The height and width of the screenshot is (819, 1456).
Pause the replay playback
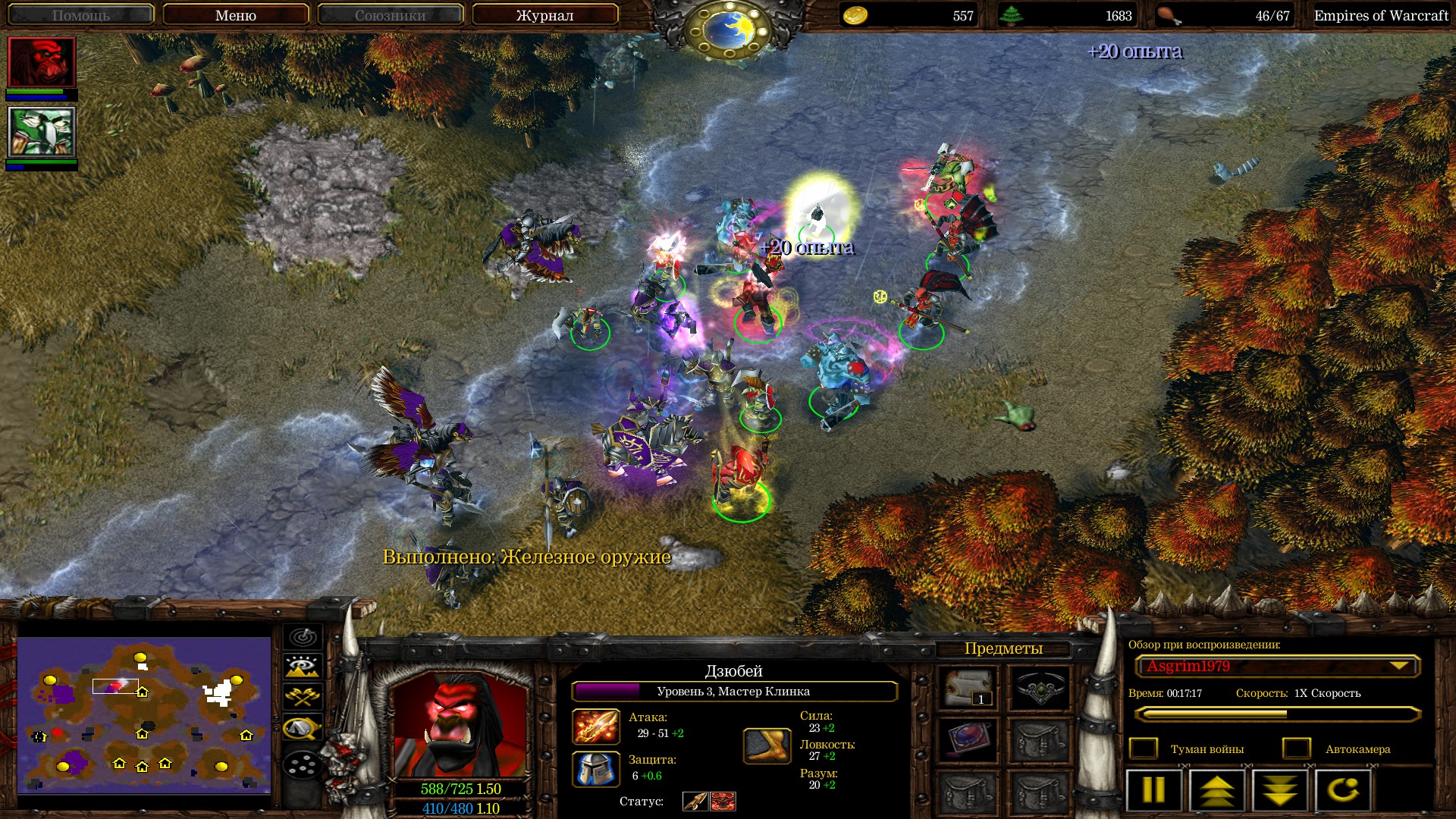click(1153, 790)
